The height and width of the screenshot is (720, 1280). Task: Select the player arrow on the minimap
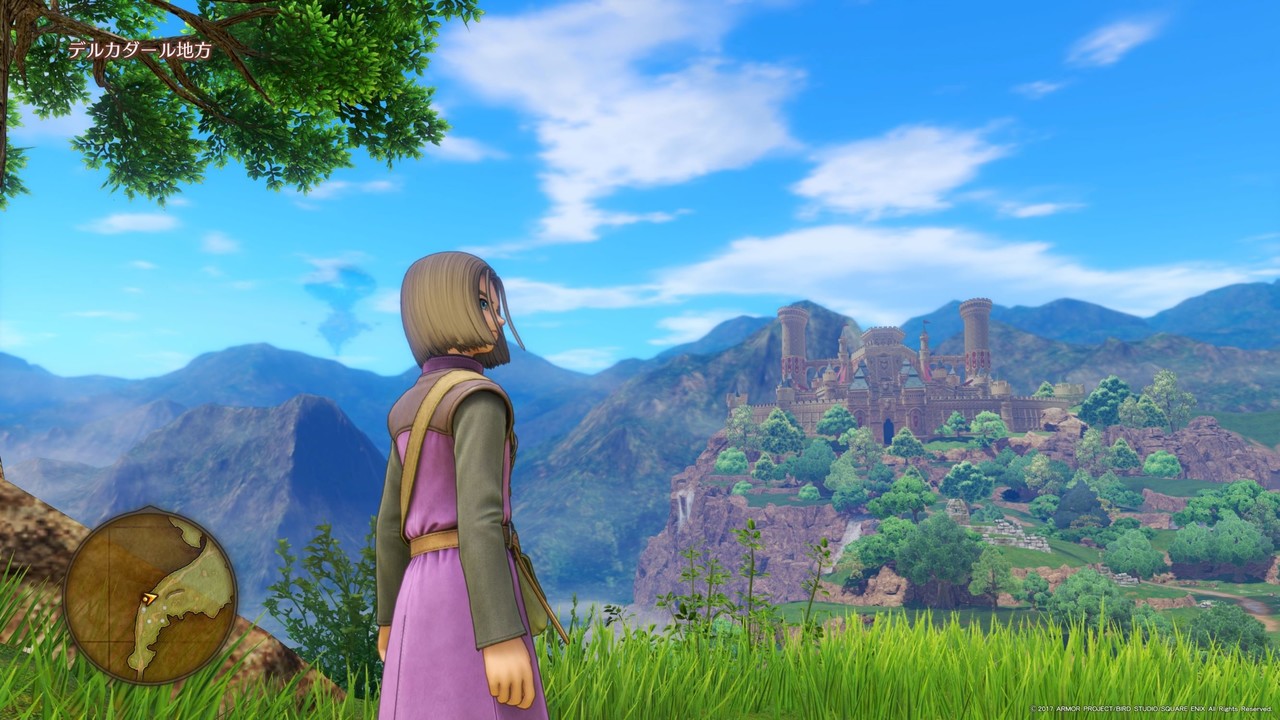click(150, 597)
